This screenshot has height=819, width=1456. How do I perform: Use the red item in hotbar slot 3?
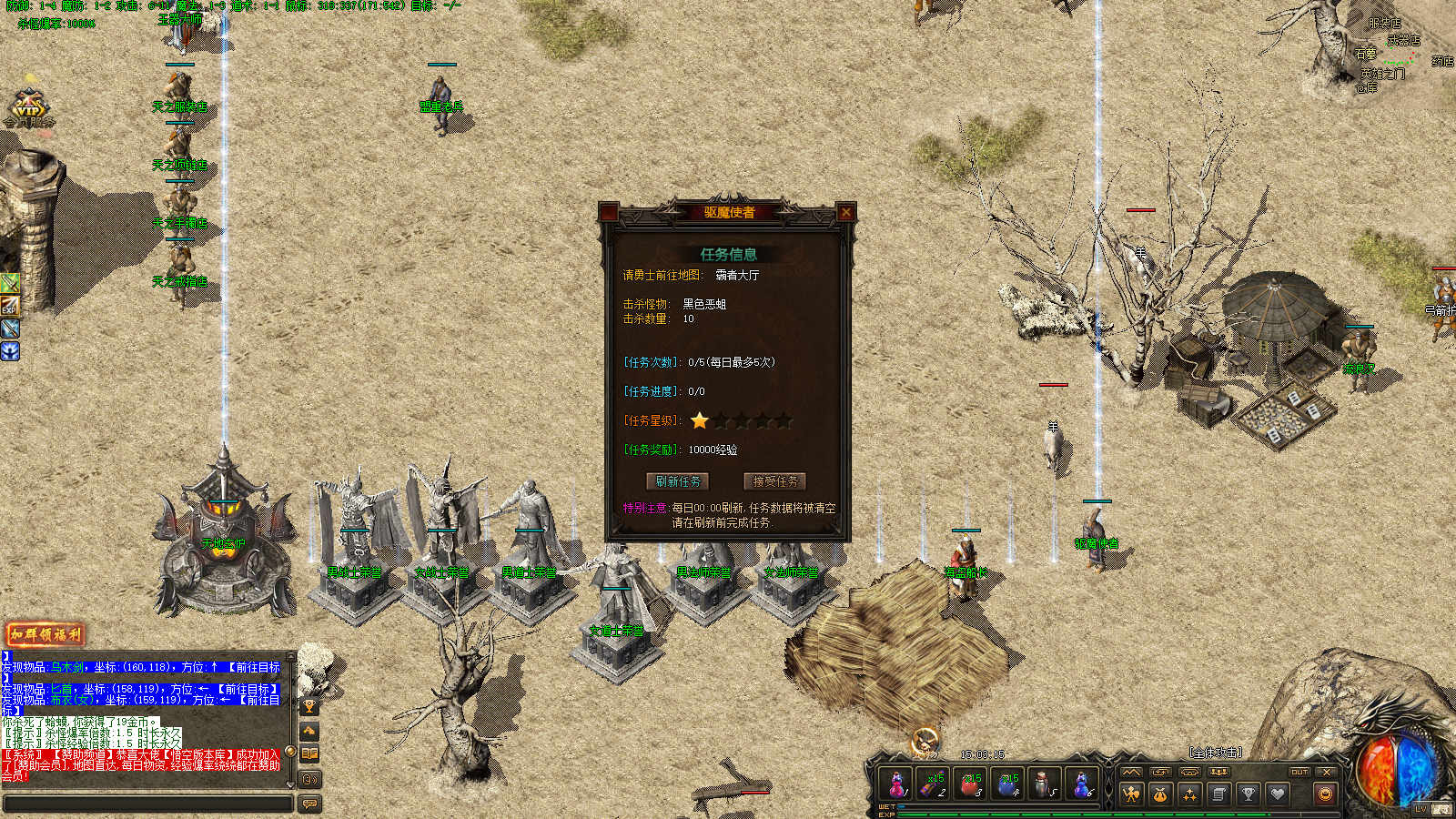pyautogui.click(x=971, y=784)
